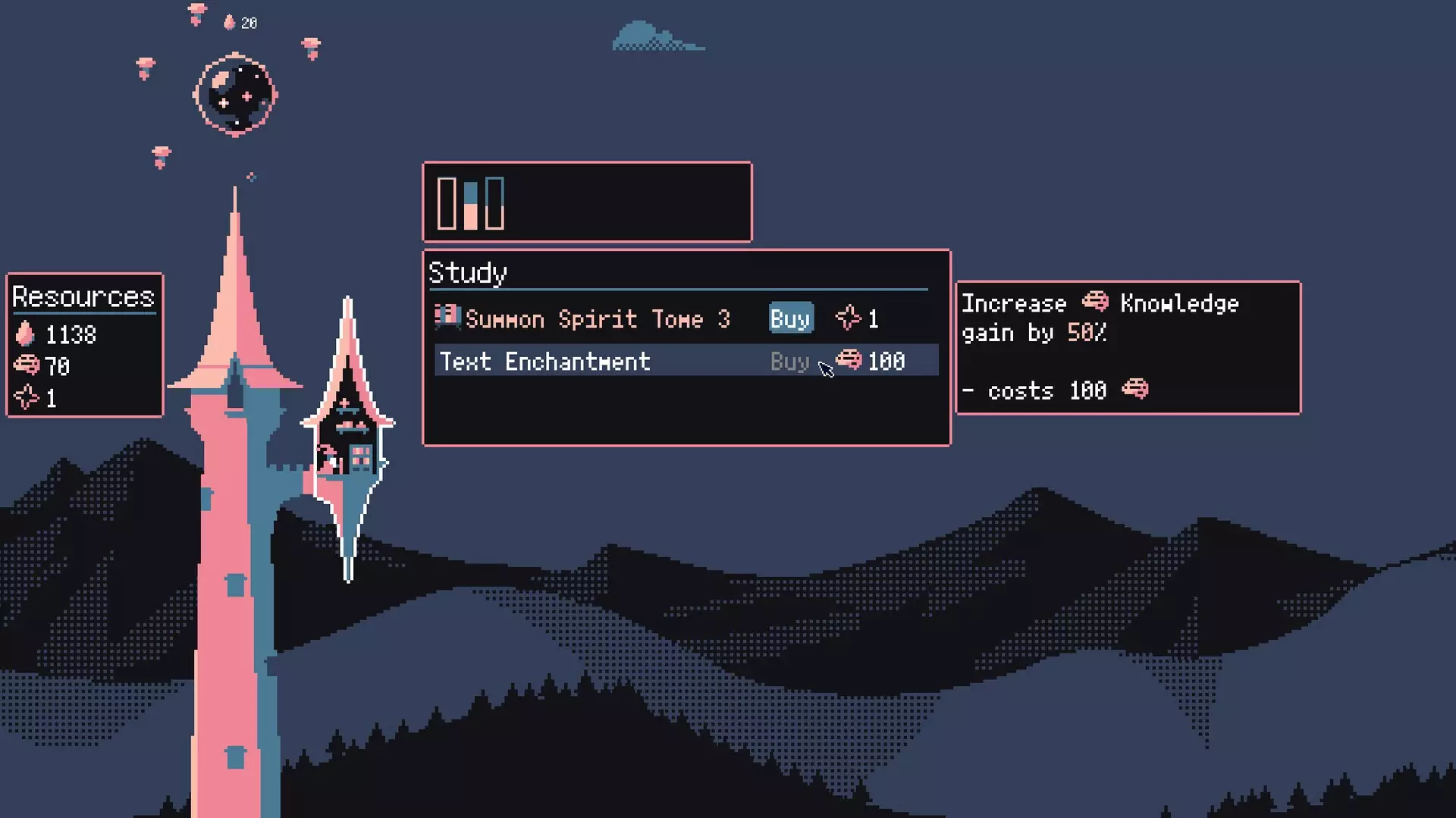Select the Text Enchantment row
This screenshot has width=1456, height=818.
(544, 362)
